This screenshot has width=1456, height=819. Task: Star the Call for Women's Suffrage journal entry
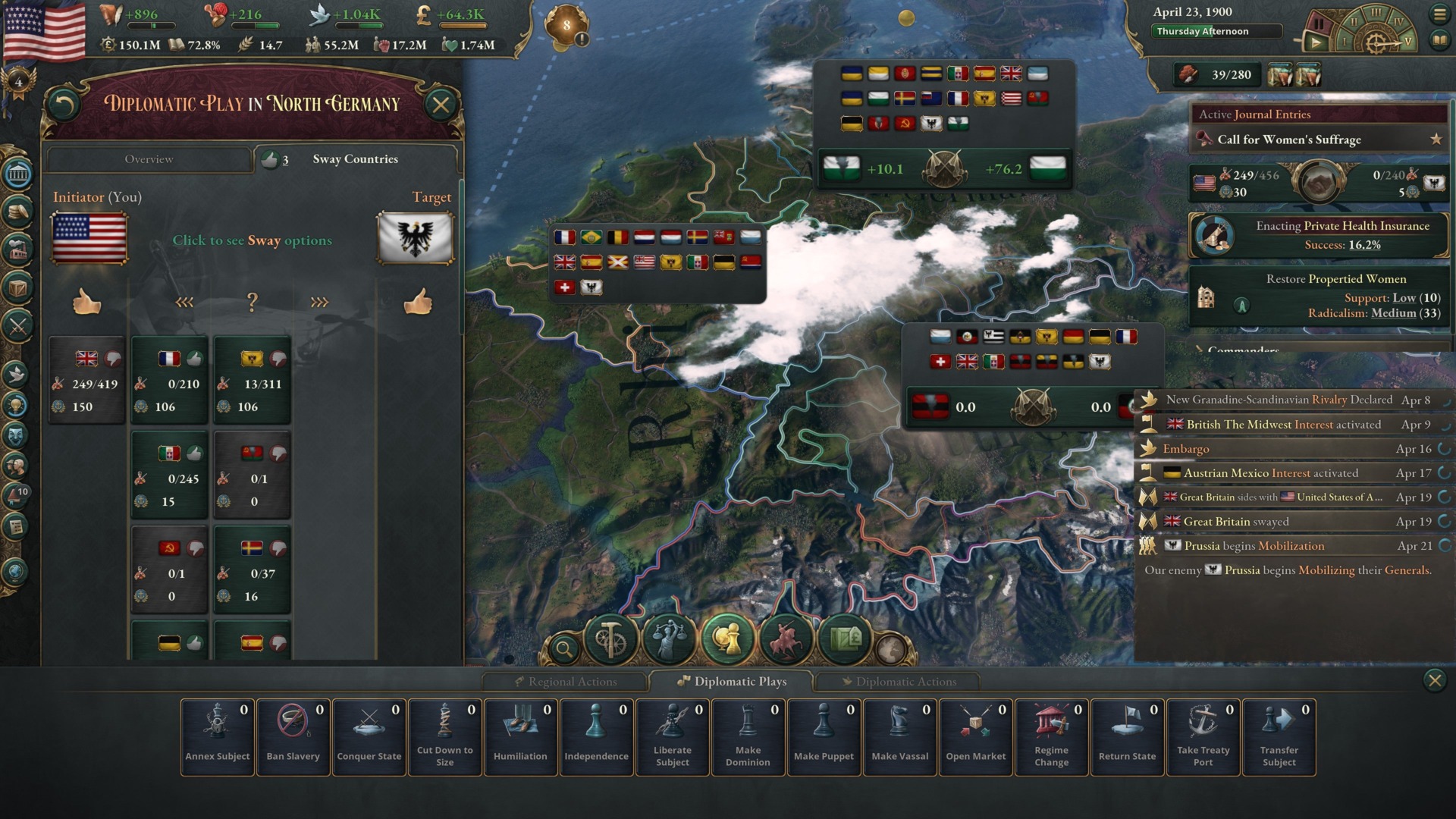click(1437, 140)
